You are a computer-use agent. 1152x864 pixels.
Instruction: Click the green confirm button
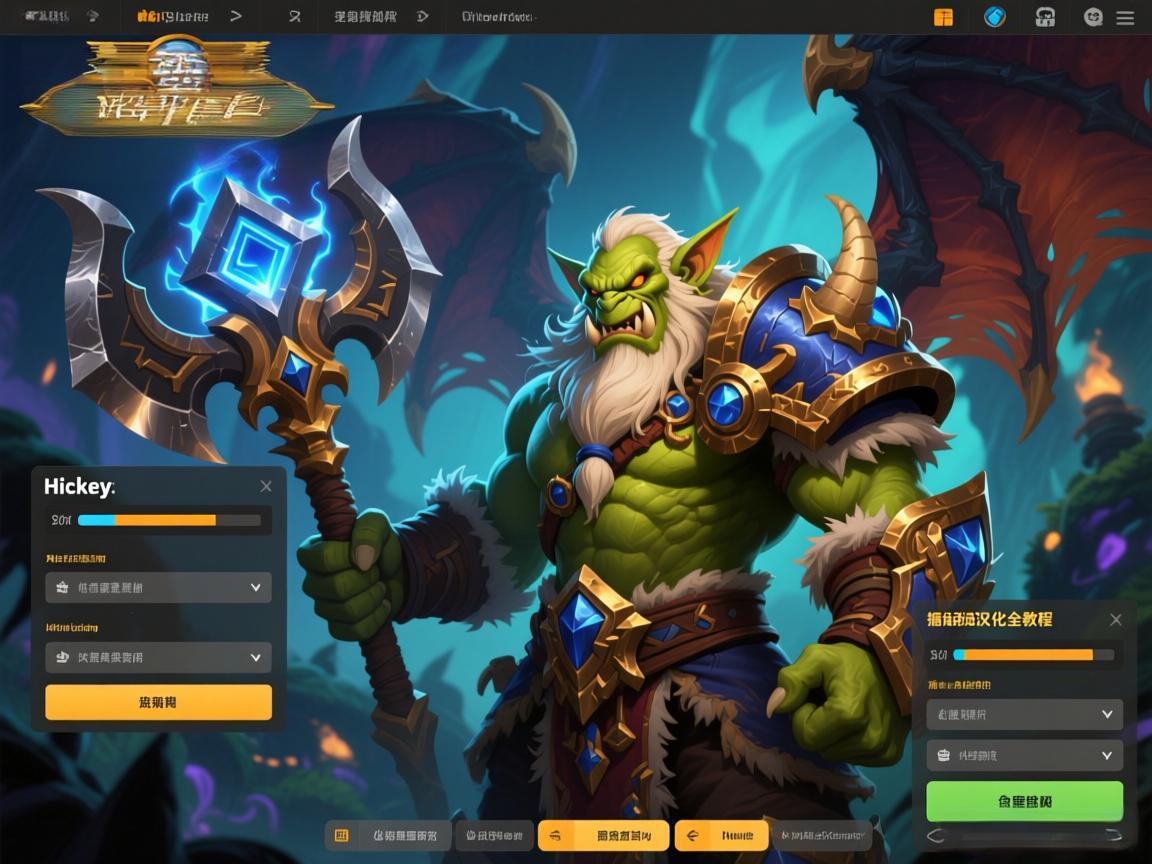pyautogui.click(x=1024, y=801)
